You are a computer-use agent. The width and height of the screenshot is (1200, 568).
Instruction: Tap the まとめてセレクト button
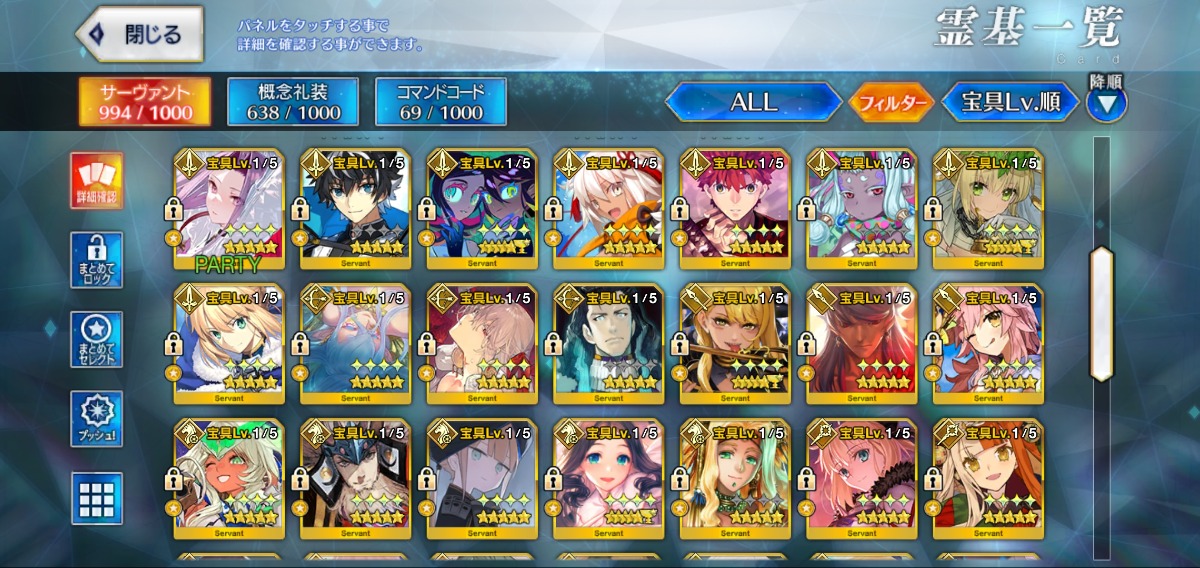(x=97, y=339)
